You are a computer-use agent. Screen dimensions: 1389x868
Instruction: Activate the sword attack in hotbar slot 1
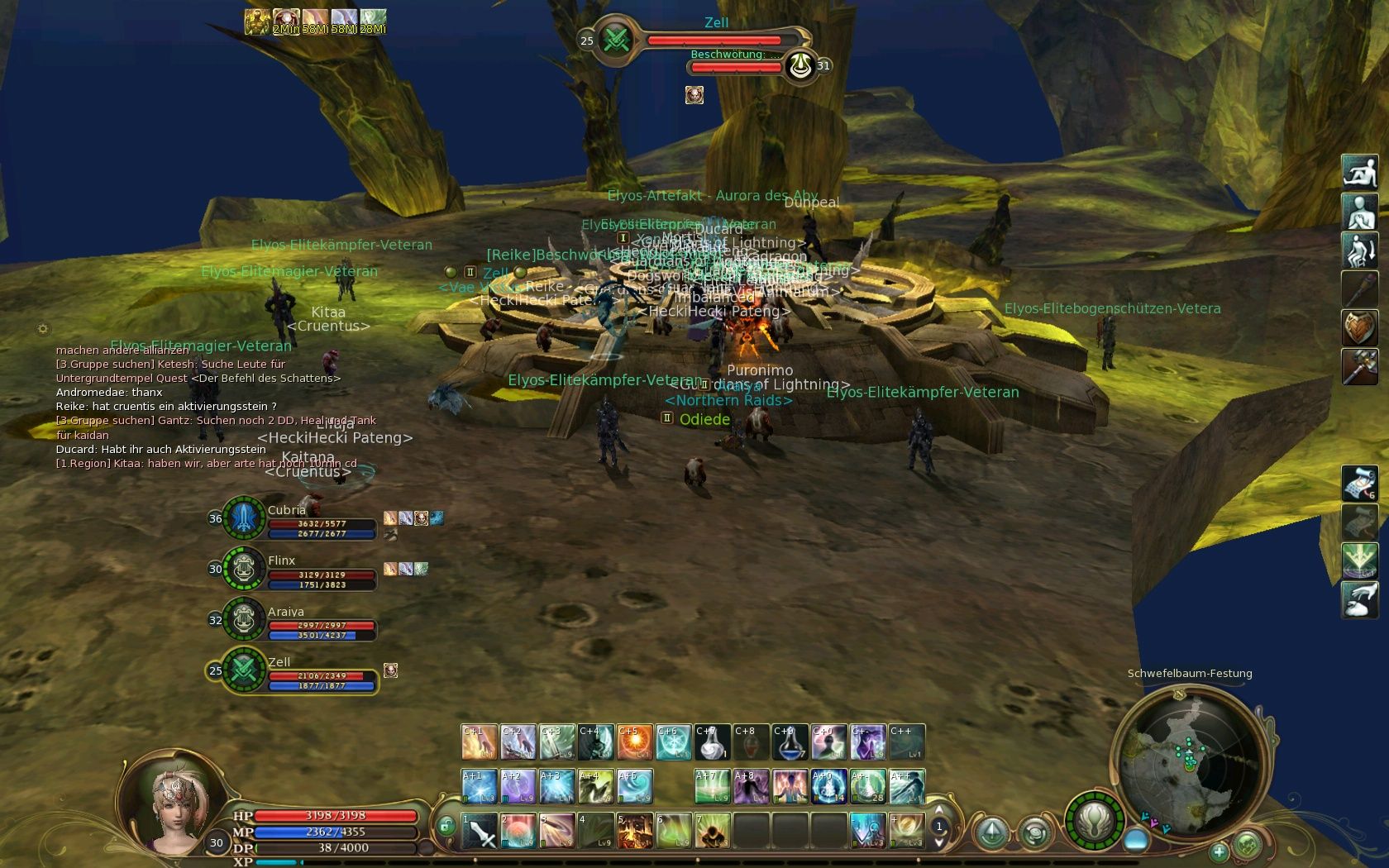tap(480, 831)
